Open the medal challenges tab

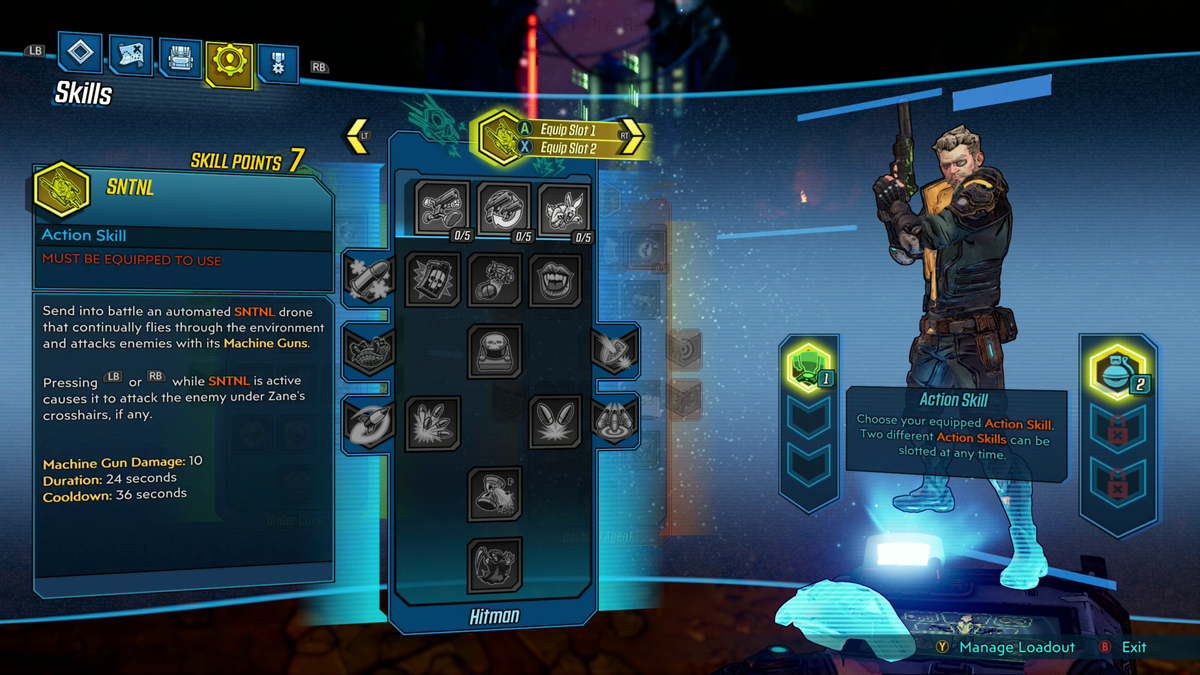[277, 63]
